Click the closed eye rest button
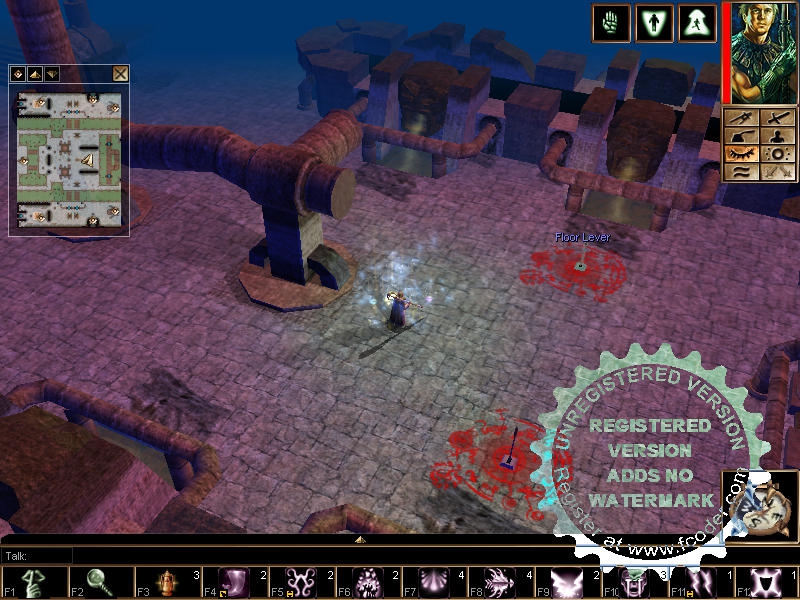This screenshot has width=800, height=600. point(742,154)
